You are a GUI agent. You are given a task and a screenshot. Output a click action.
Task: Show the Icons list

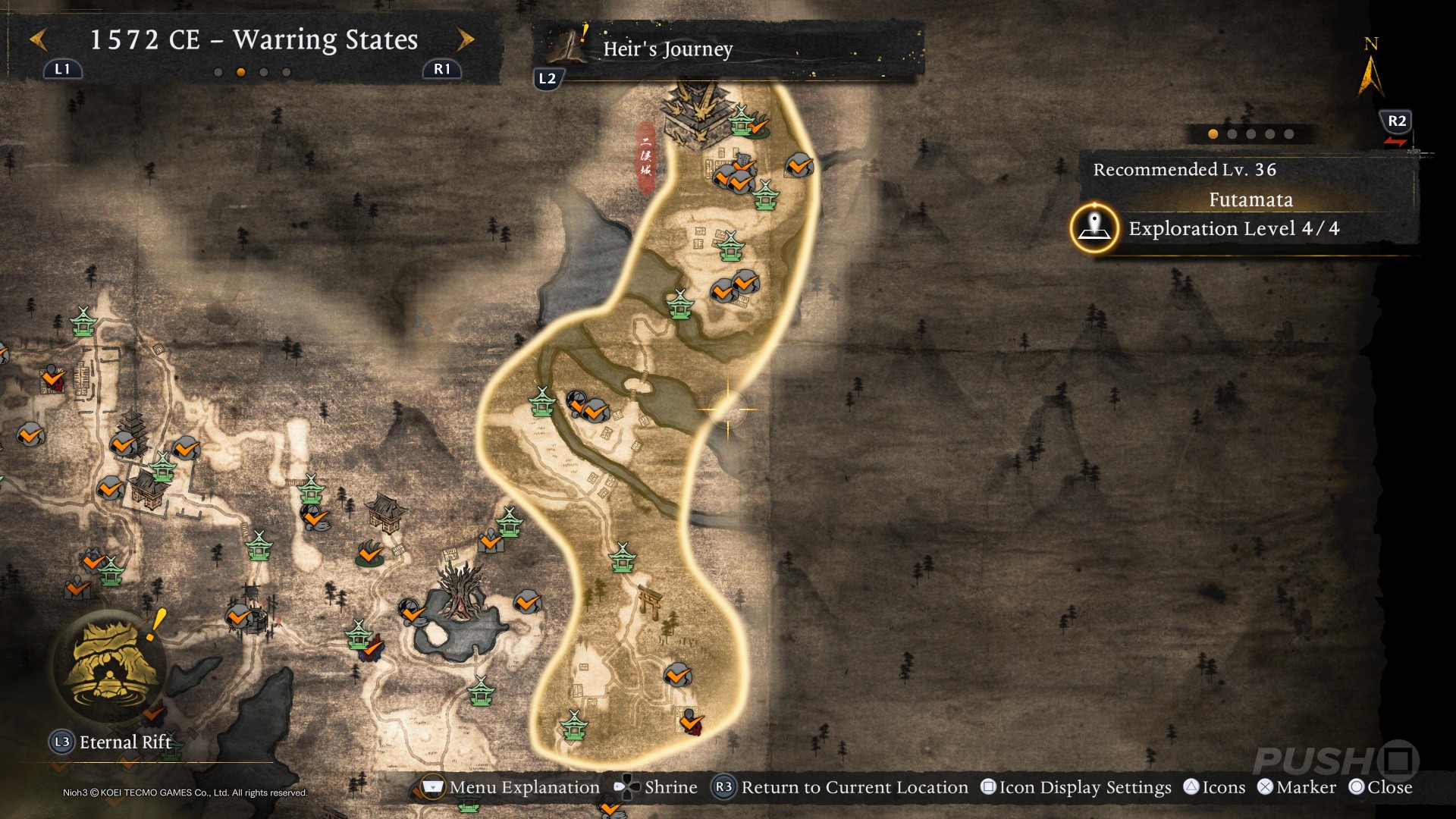(x=1214, y=787)
